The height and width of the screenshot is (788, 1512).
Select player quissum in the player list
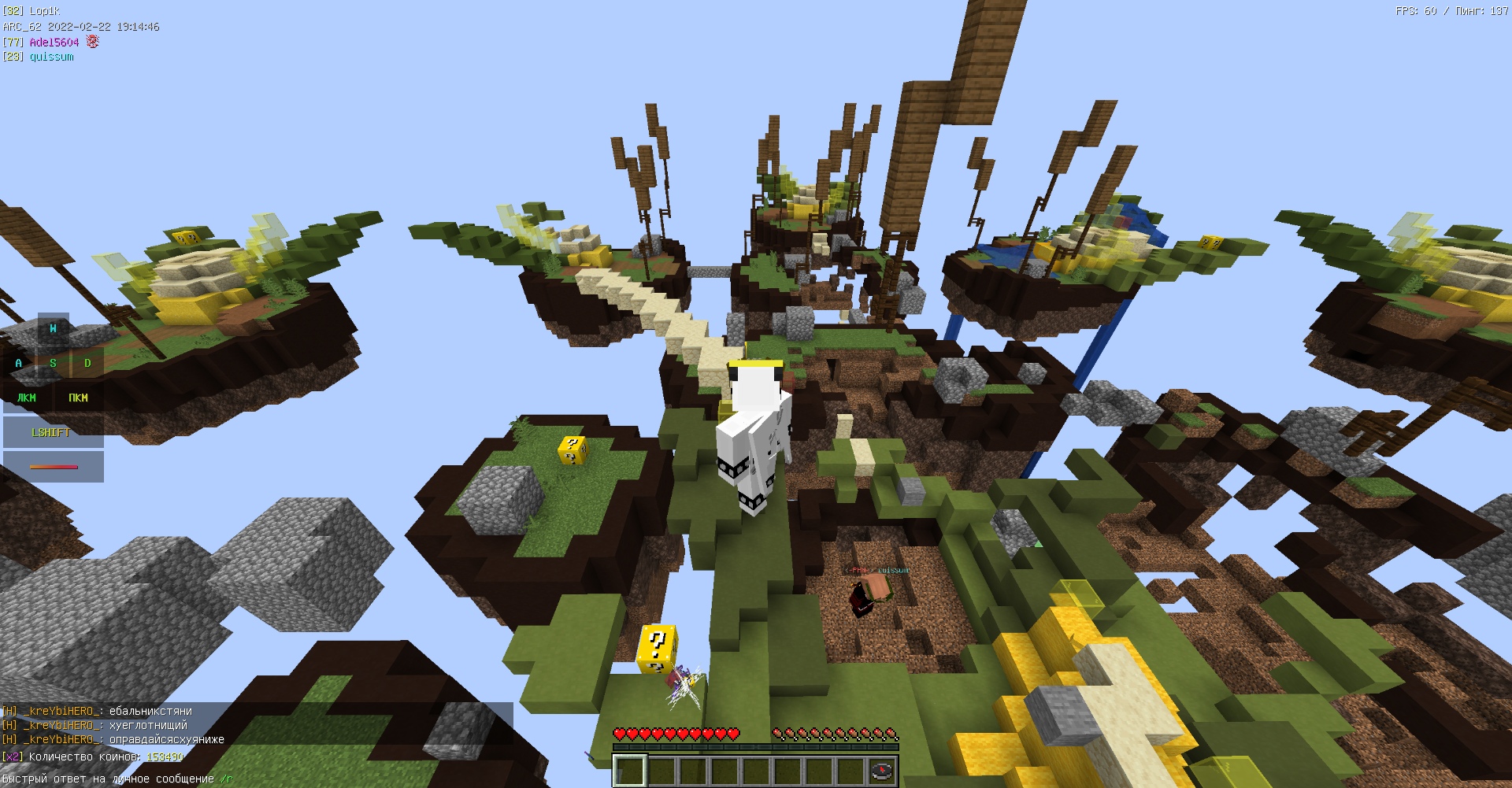point(51,57)
